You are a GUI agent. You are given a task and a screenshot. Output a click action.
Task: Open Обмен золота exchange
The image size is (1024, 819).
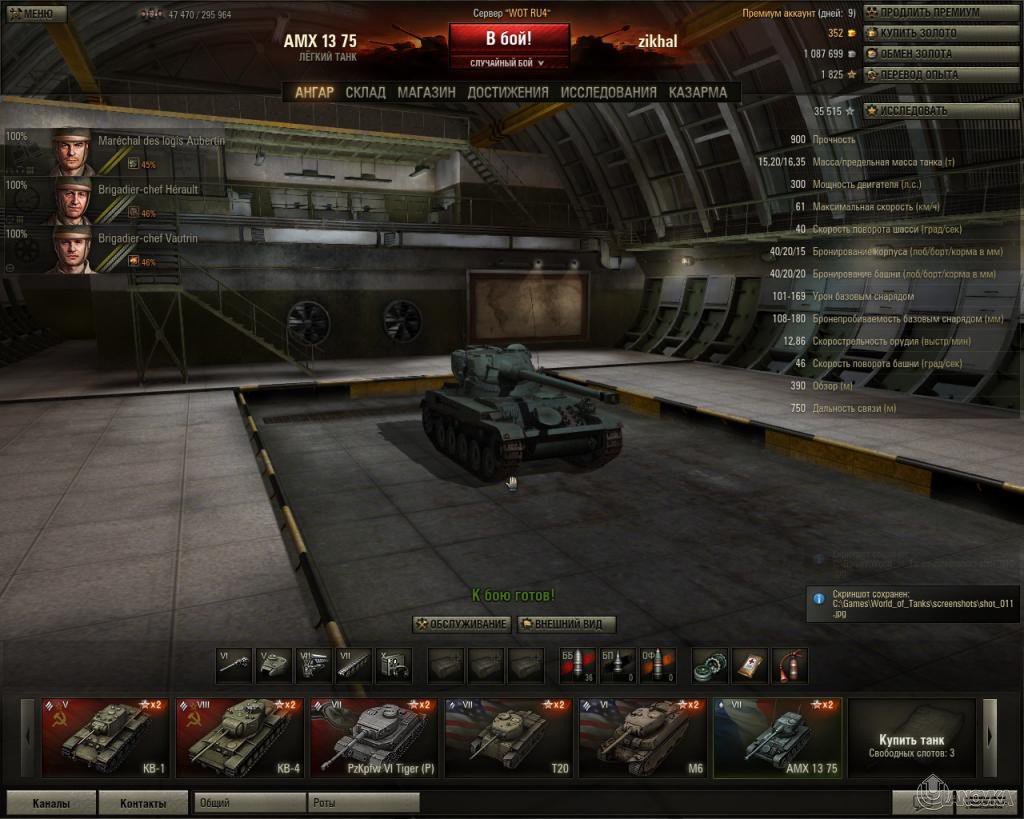(917, 53)
